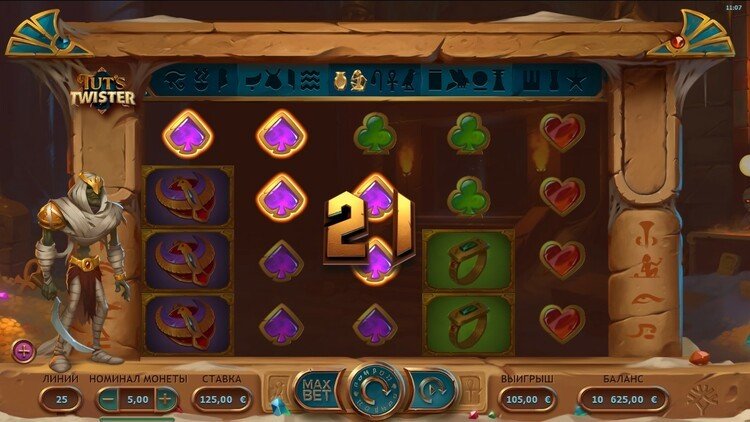This screenshot has width=750, height=422.
Task: Click the MAX BET button
Action: click(x=316, y=388)
